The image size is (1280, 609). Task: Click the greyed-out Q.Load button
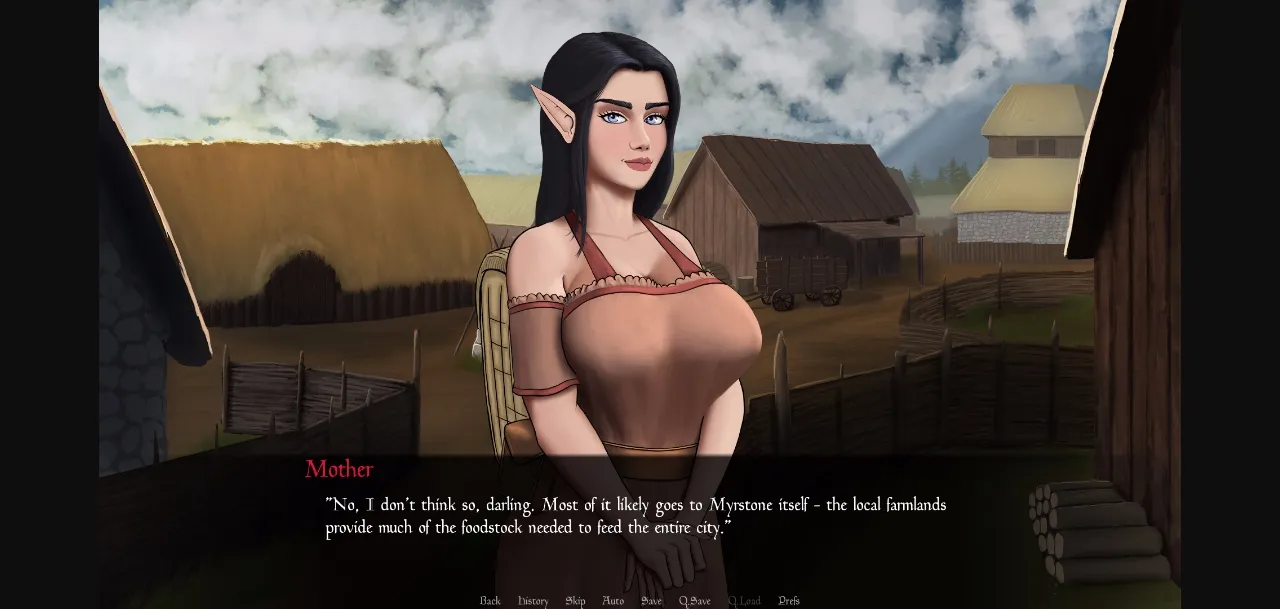tap(744, 601)
